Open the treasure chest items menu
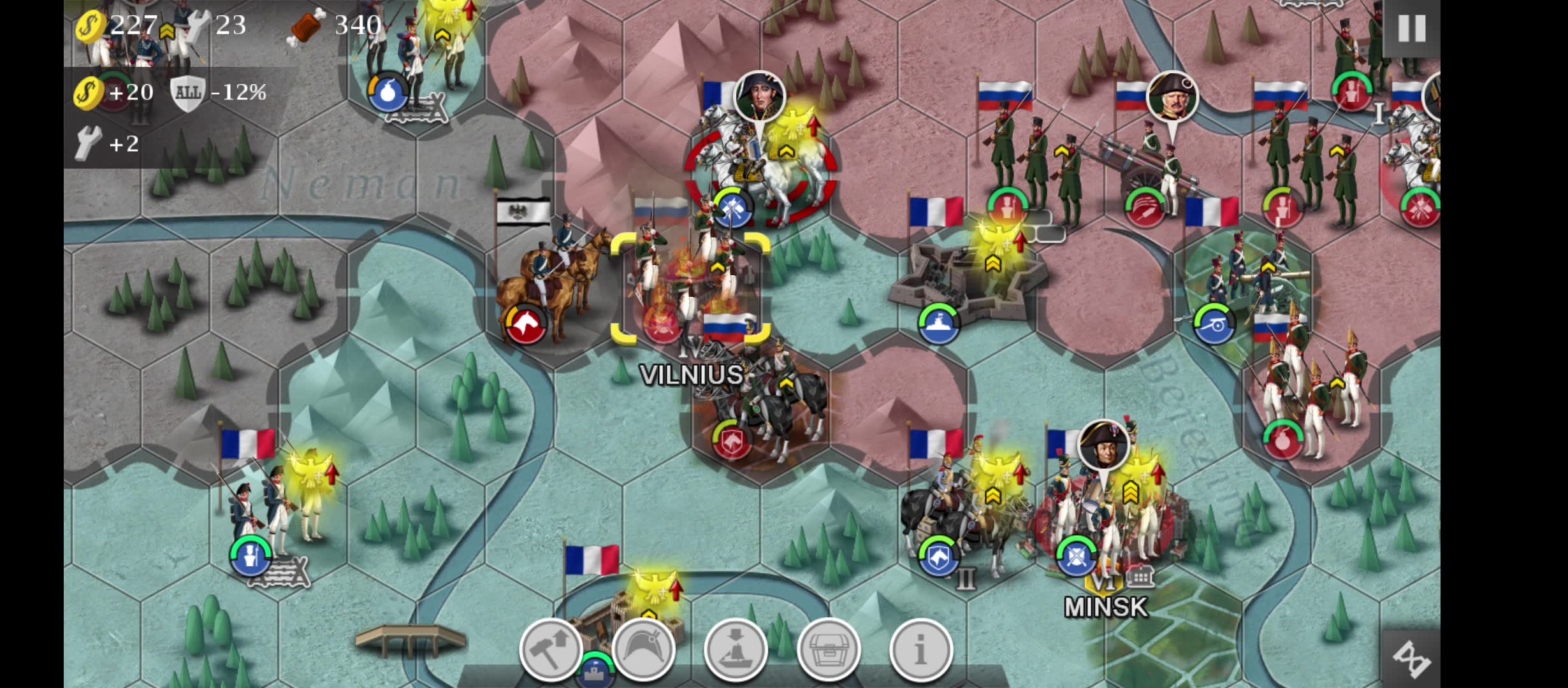The image size is (1568, 688). click(x=829, y=650)
